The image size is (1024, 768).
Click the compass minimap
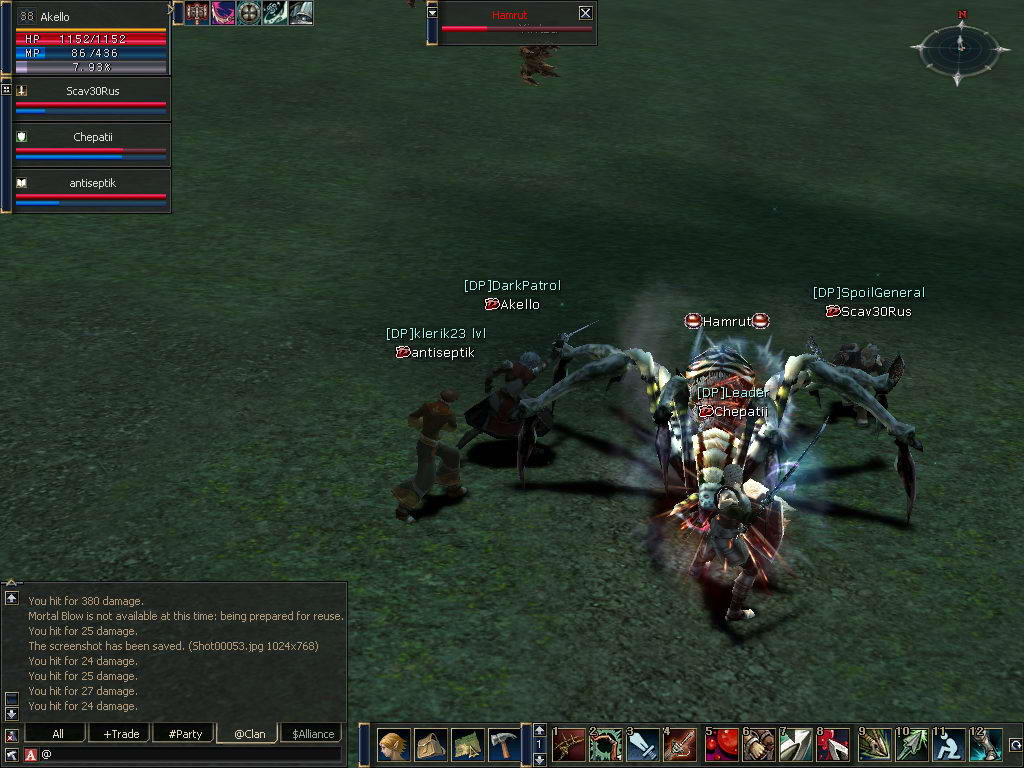point(959,45)
